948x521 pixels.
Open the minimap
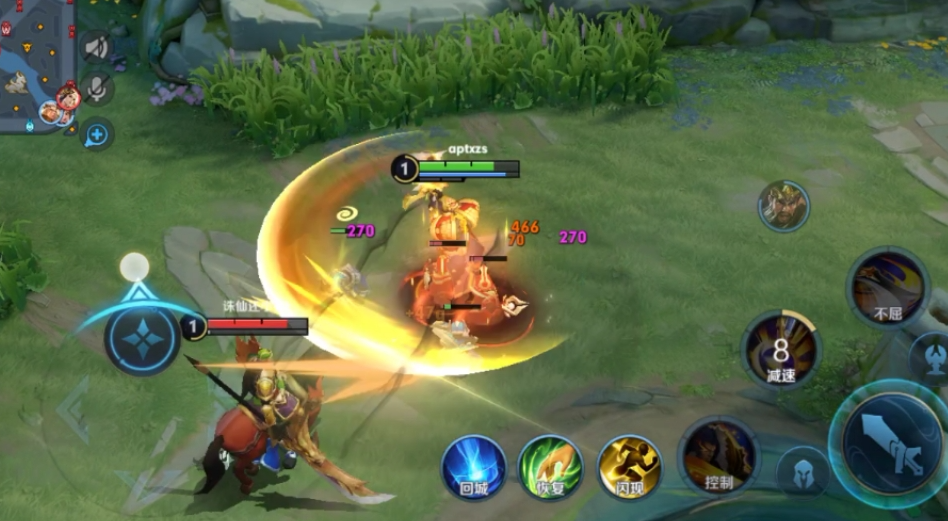[36, 62]
